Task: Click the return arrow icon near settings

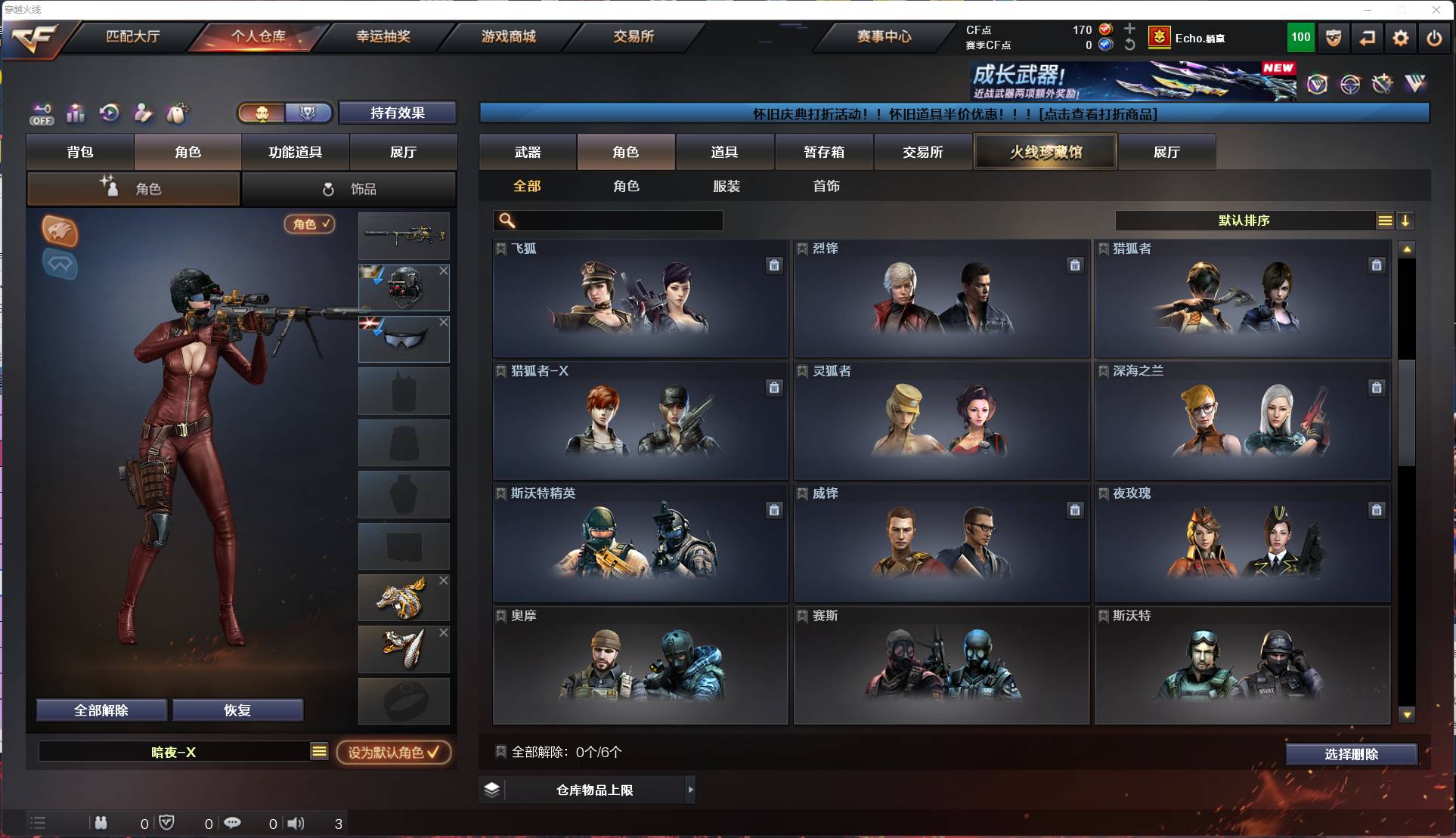Action: pos(1368,37)
